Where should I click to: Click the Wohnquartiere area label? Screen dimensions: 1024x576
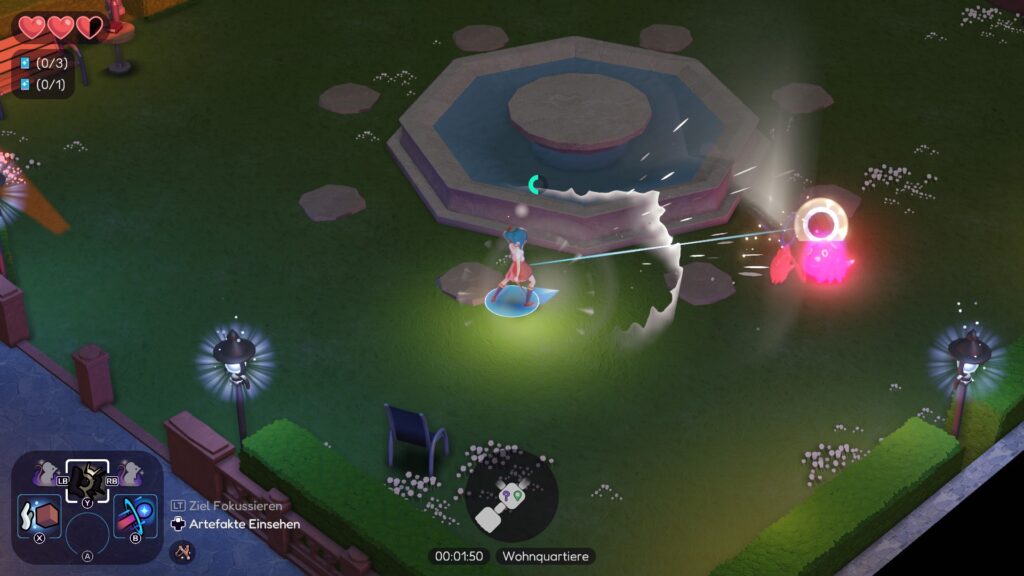pos(545,556)
